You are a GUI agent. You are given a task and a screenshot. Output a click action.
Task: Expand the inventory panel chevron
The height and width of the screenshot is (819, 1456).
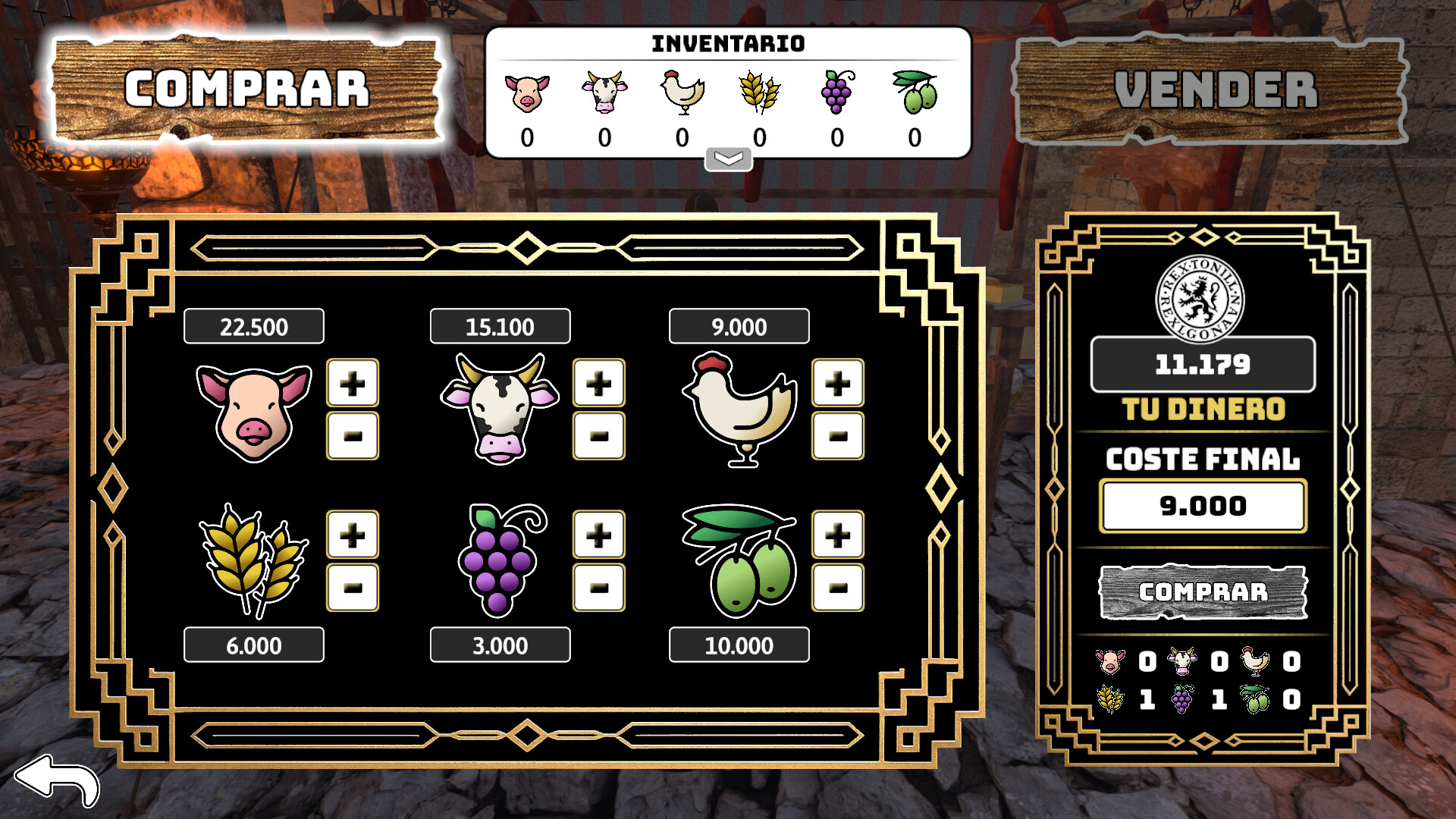point(729,157)
